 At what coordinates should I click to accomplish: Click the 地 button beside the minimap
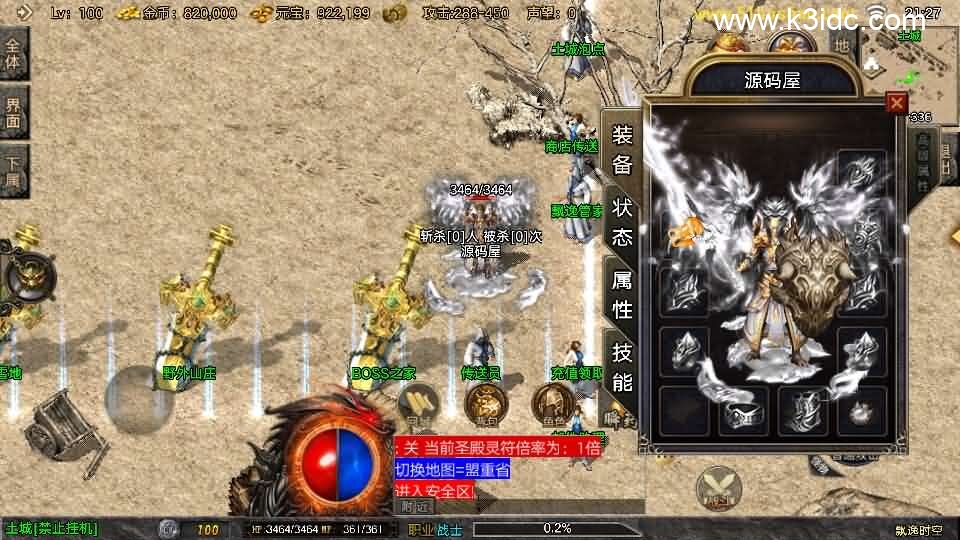pyautogui.click(x=841, y=46)
